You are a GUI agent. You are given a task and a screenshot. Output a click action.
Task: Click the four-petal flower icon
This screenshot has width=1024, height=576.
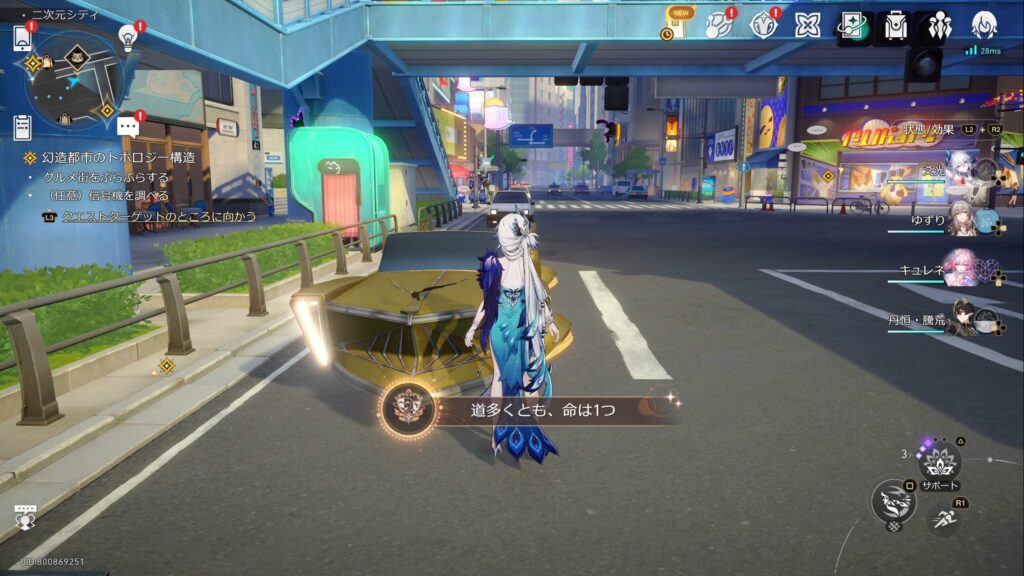tap(807, 26)
